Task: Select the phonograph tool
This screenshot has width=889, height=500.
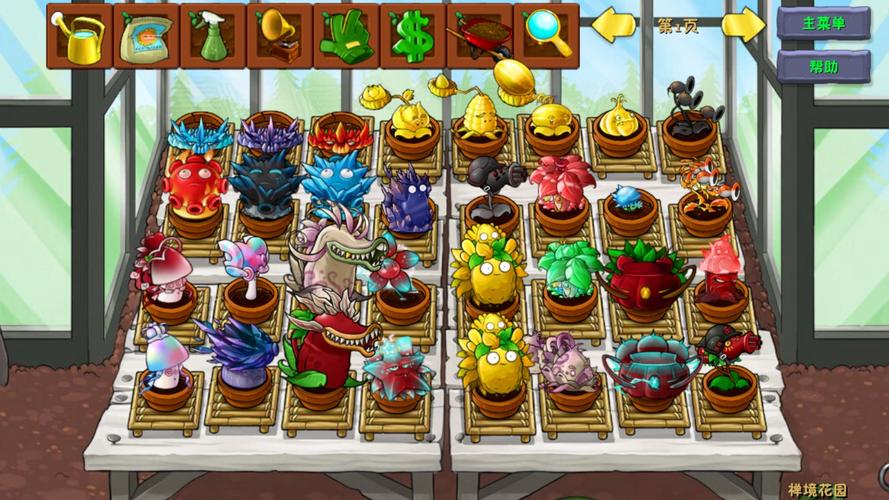Action: (x=279, y=35)
